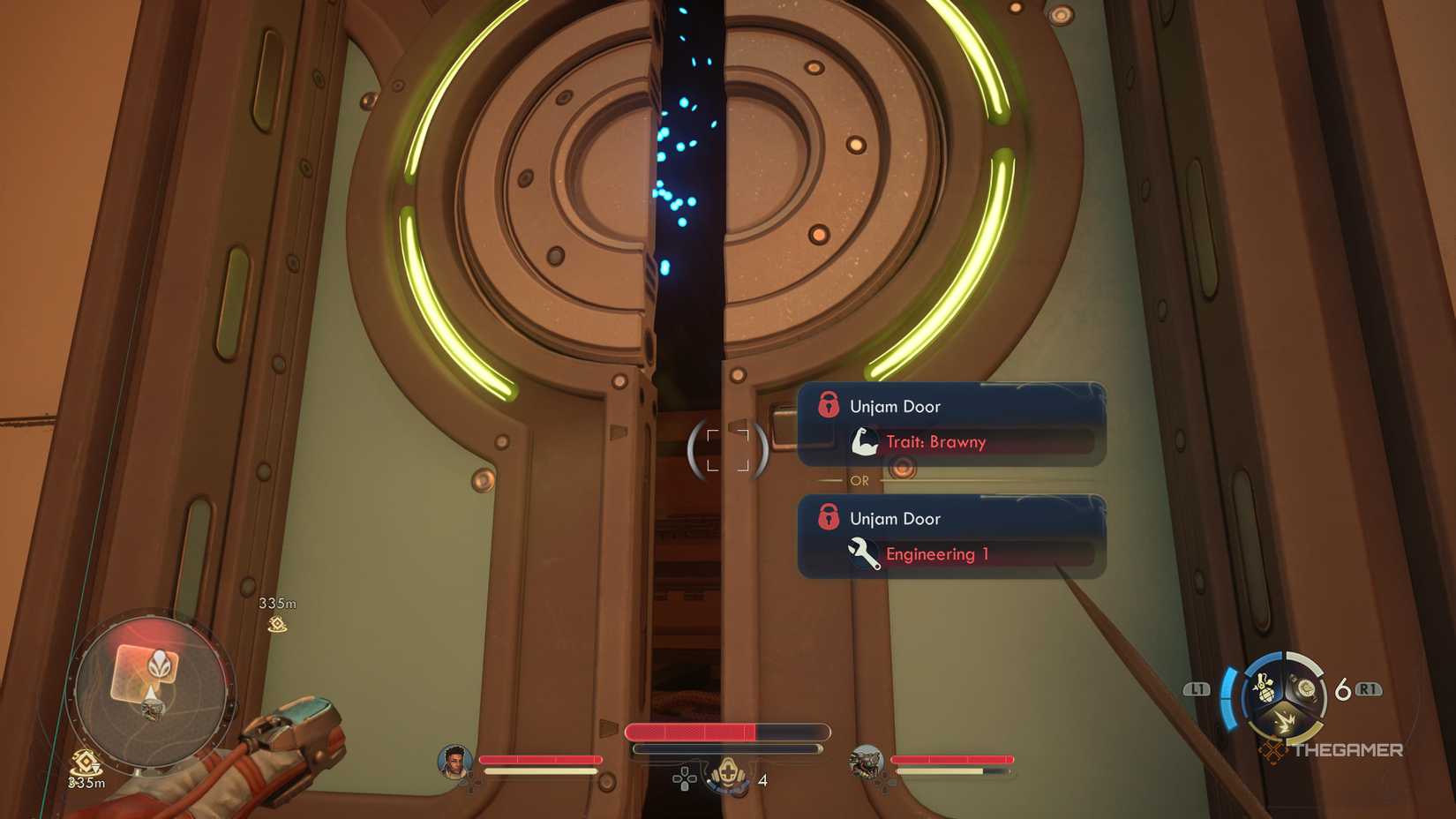This screenshot has width=1456, height=819.
Task: Select the objective marker icon under the 335m label
Action: 276,624
